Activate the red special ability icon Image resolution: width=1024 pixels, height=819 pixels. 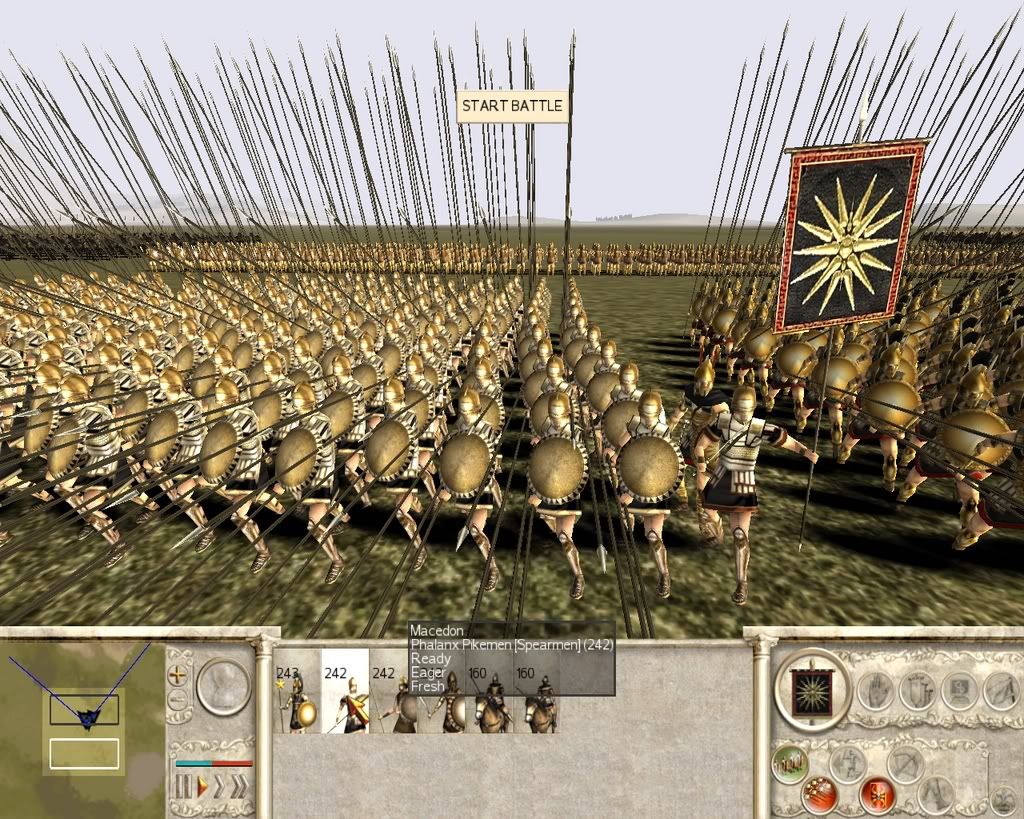[x=875, y=795]
